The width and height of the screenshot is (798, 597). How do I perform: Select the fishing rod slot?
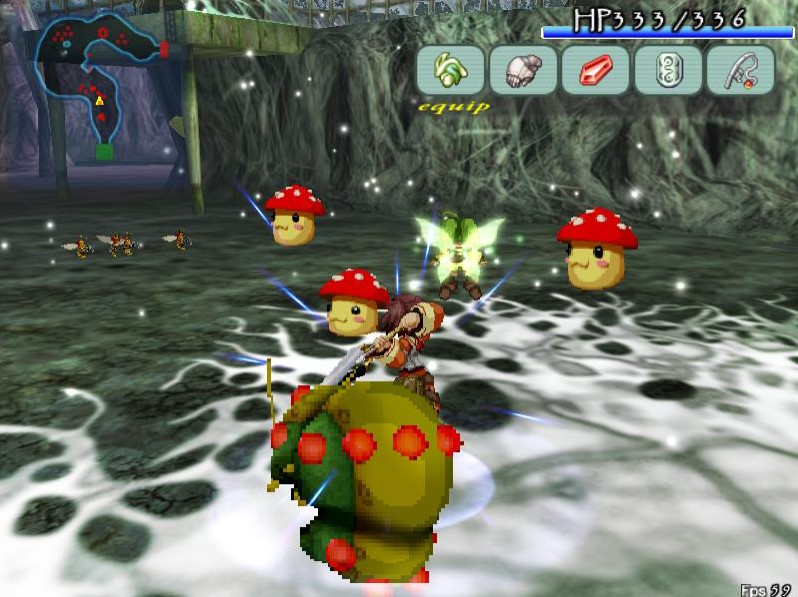click(740, 70)
